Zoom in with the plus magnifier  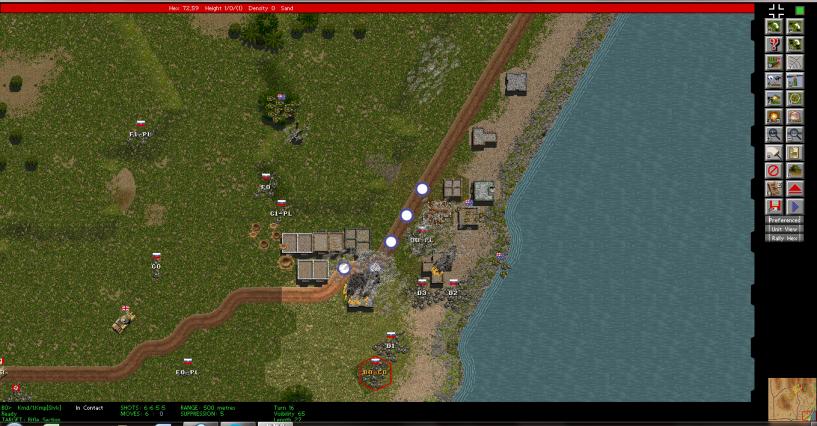[773, 134]
